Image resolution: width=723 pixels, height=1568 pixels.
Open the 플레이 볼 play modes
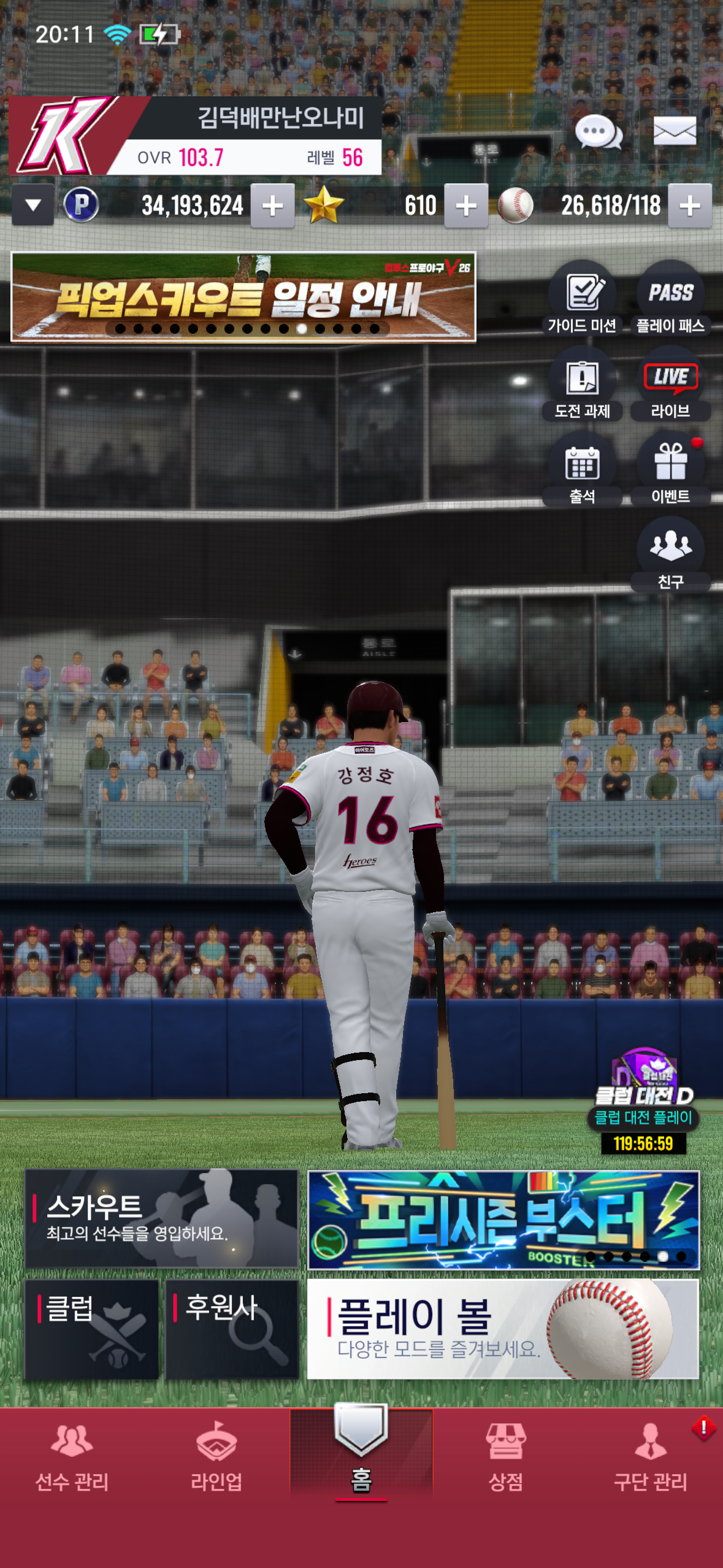tap(503, 1329)
